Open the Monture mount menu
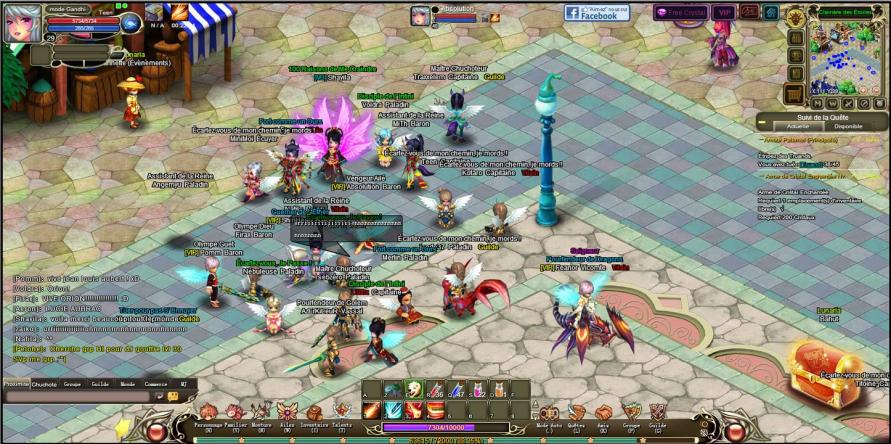Screen dimensions: 891x444 [262, 412]
